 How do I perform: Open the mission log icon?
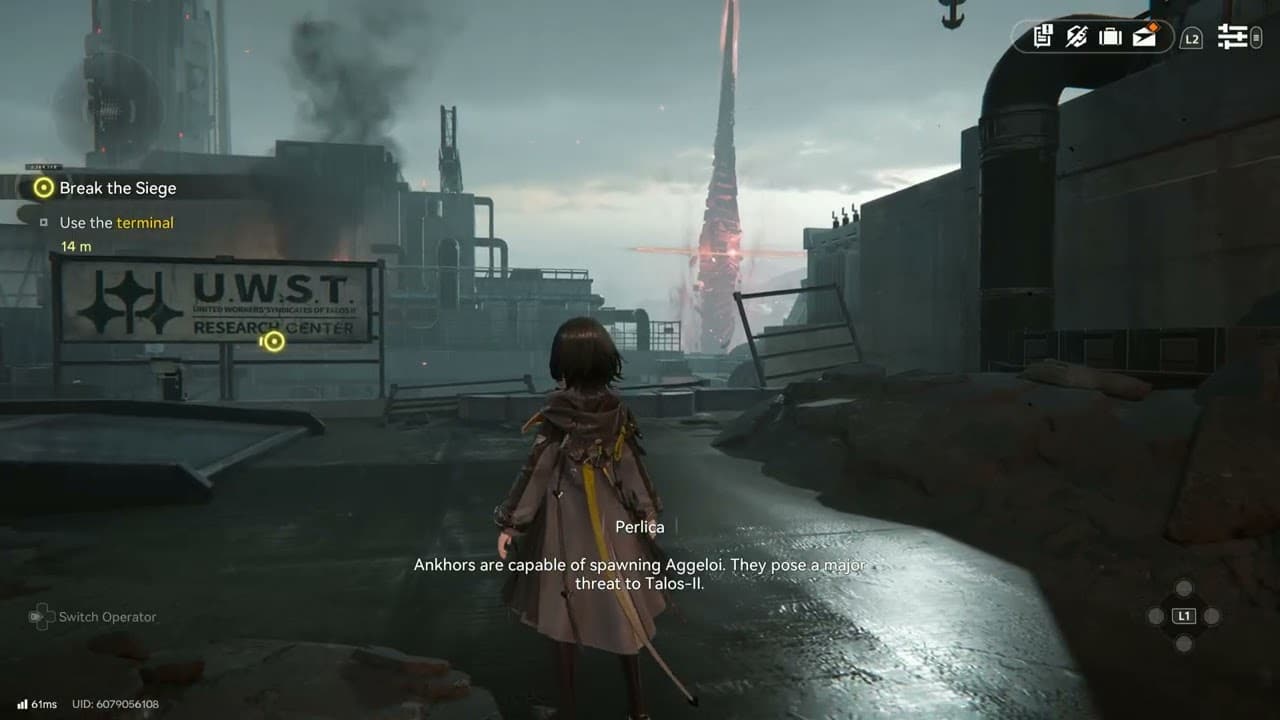point(1043,37)
